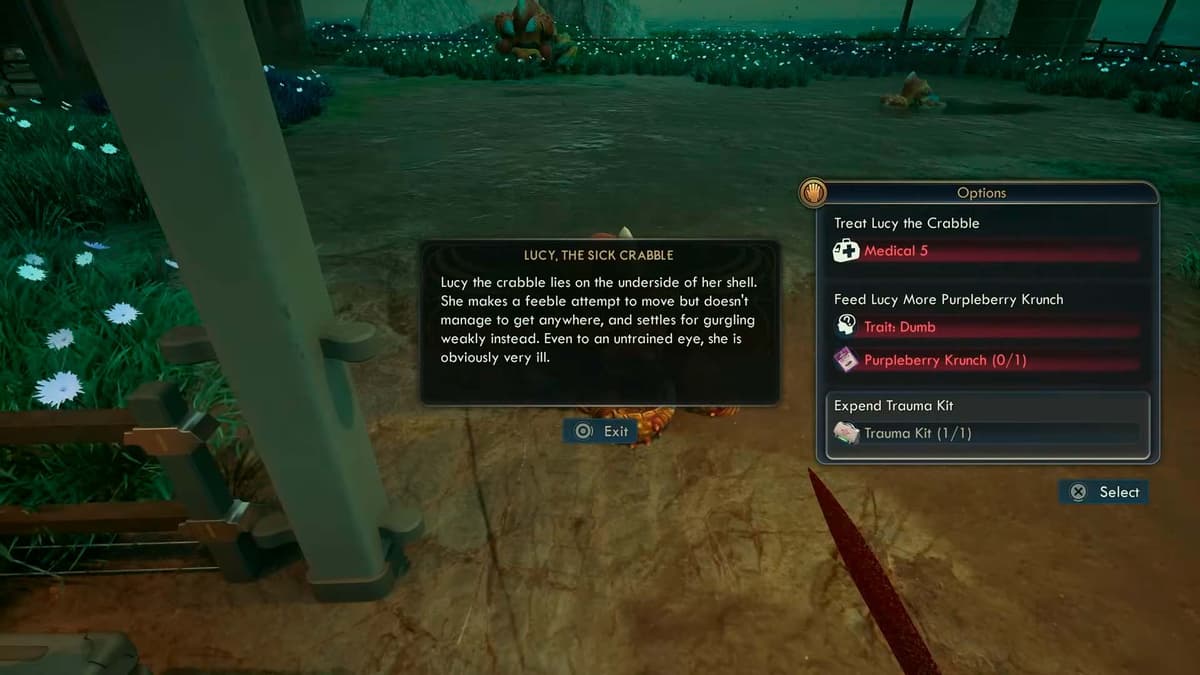Exit the sick crabble dialogue
This screenshot has height=675, width=1200.
click(x=603, y=431)
